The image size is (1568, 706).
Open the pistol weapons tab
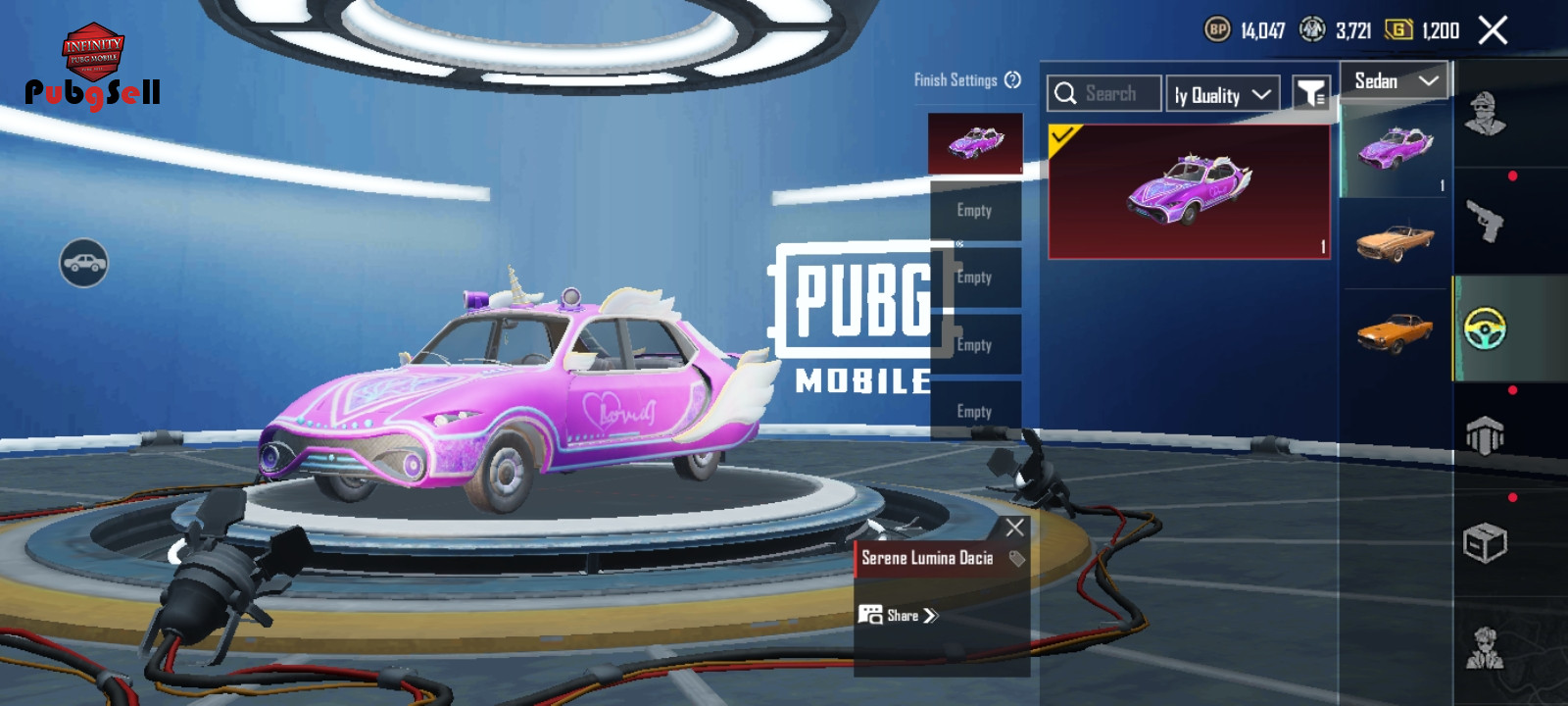click(x=1485, y=221)
